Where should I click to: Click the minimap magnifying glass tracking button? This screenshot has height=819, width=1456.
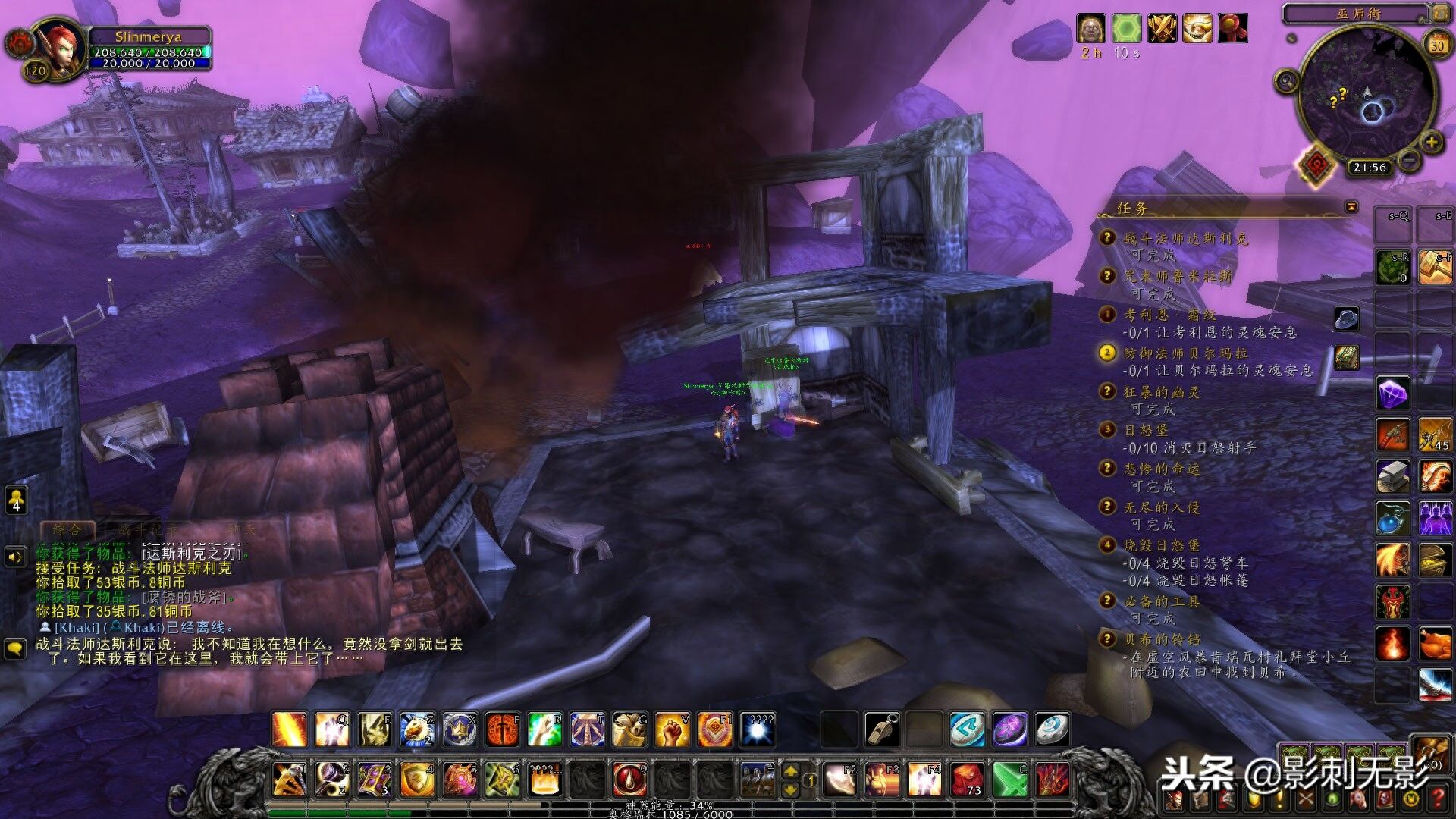point(1287,80)
